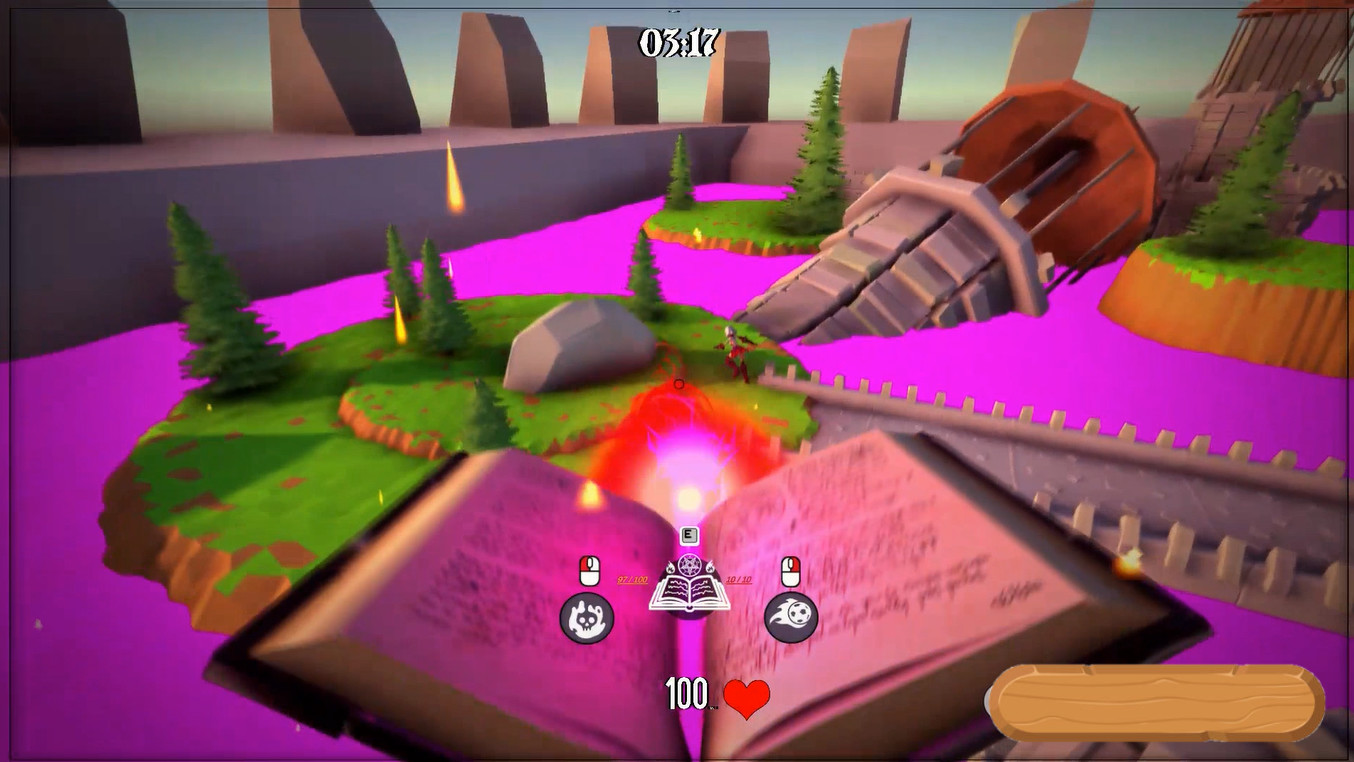
Task: Toggle the skull spell as active ability
Action: pyautogui.click(x=587, y=618)
